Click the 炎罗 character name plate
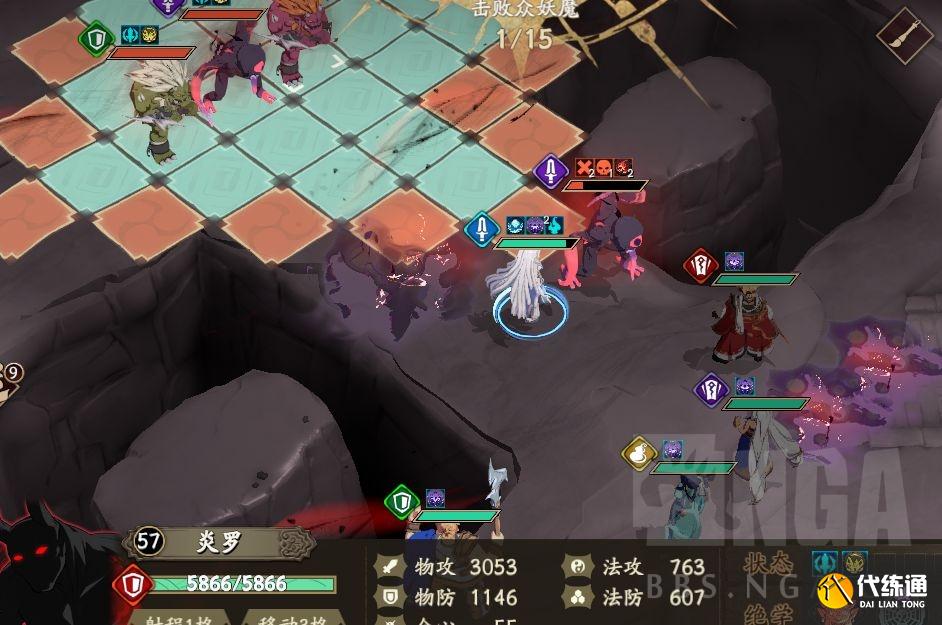Viewport: 942px width, 625px height. [x=222, y=543]
